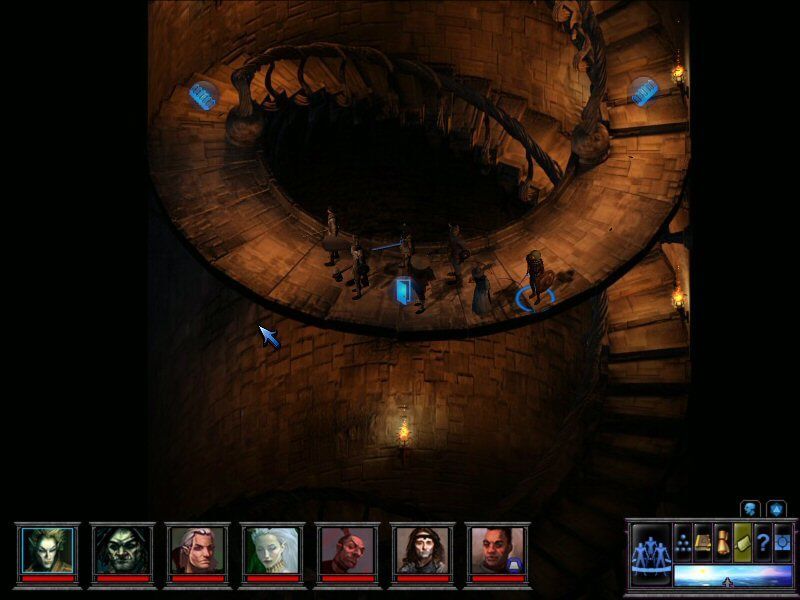This screenshot has width=800, height=600.
Task: Choose the short-haired dark-skinned man portrait
Action: (x=497, y=550)
